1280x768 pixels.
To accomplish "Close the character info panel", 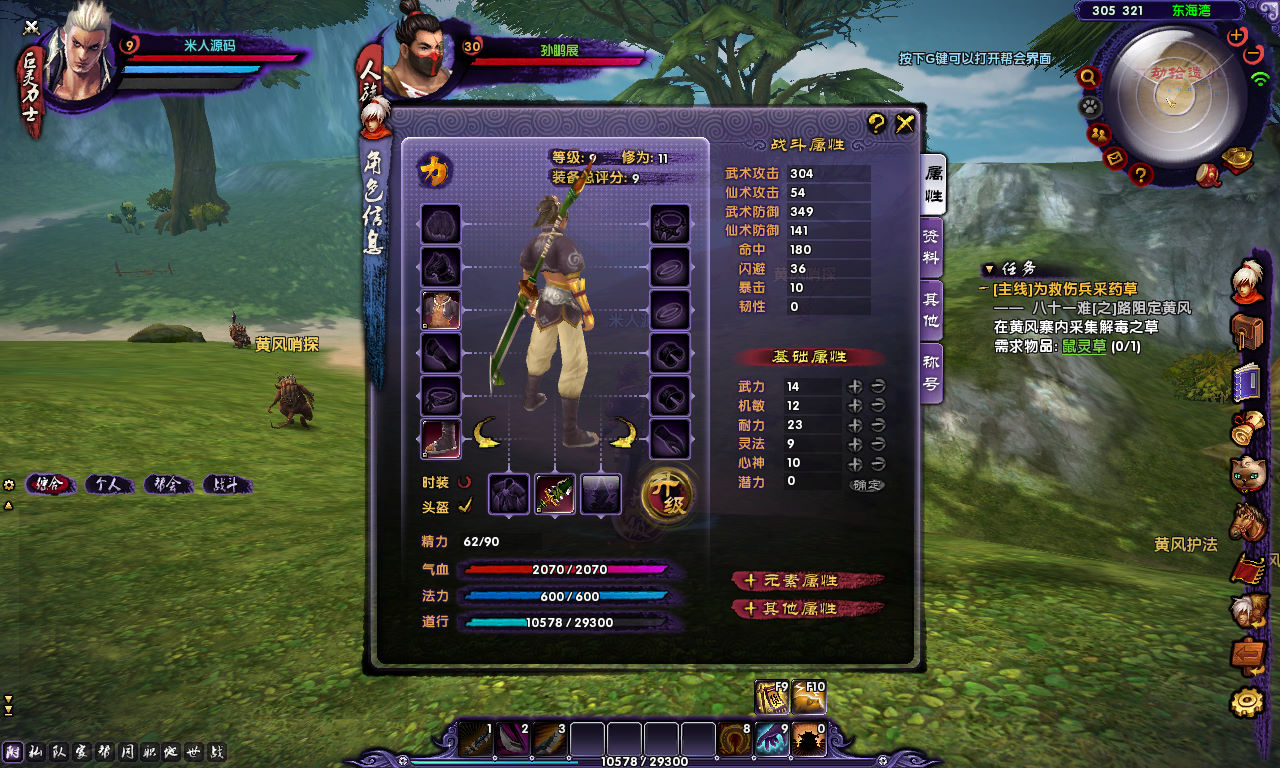I will [905, 124].
